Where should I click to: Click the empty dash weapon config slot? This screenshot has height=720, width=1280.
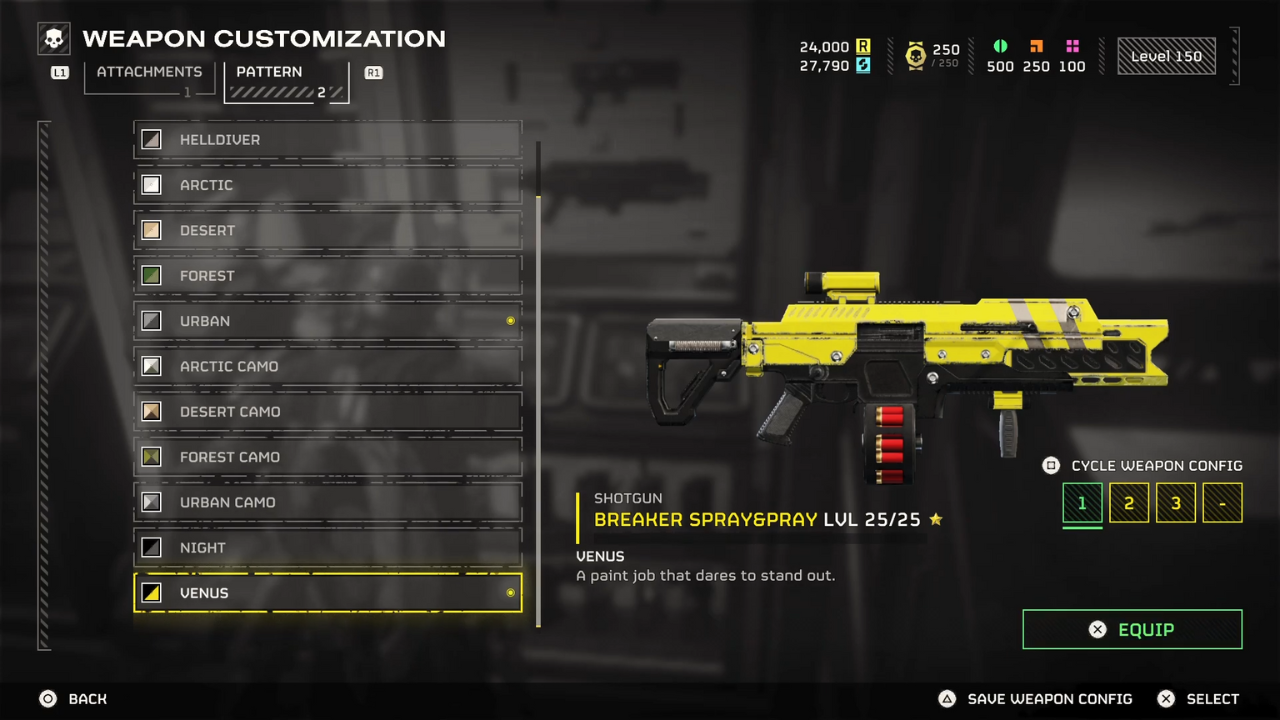pyautogui.click(x=1222, y=503)
